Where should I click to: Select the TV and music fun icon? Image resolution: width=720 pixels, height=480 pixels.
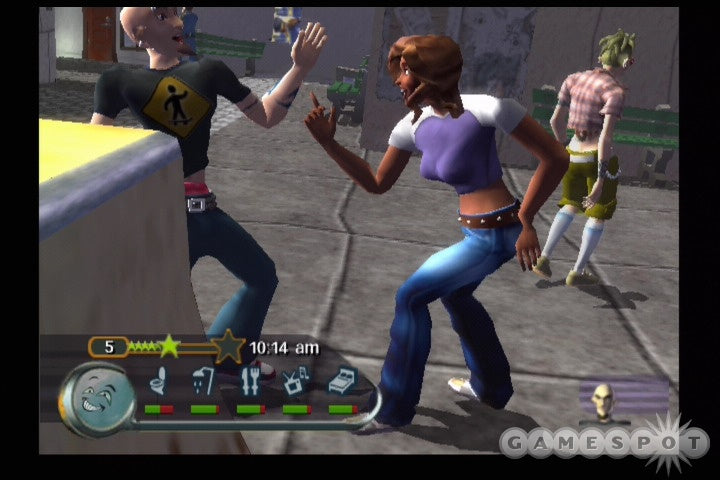tap(295, 381)
